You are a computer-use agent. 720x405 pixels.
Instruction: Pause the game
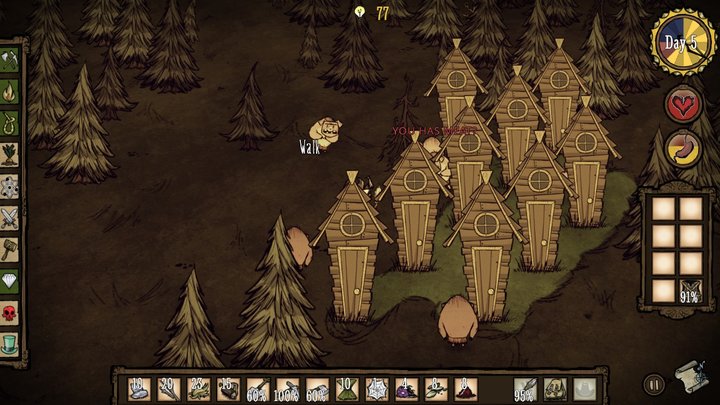654,383
